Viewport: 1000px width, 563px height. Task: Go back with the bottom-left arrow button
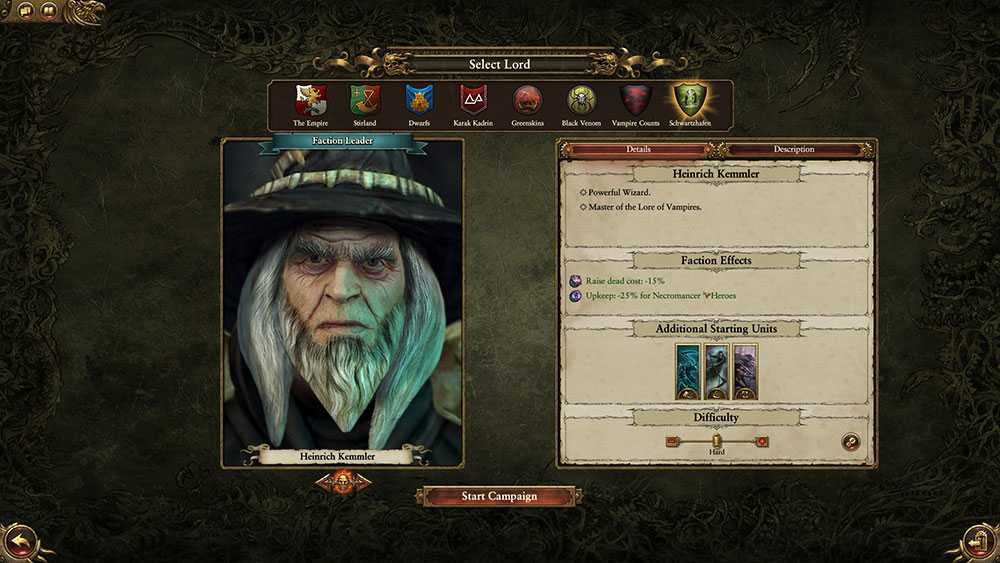click(20, 543)
